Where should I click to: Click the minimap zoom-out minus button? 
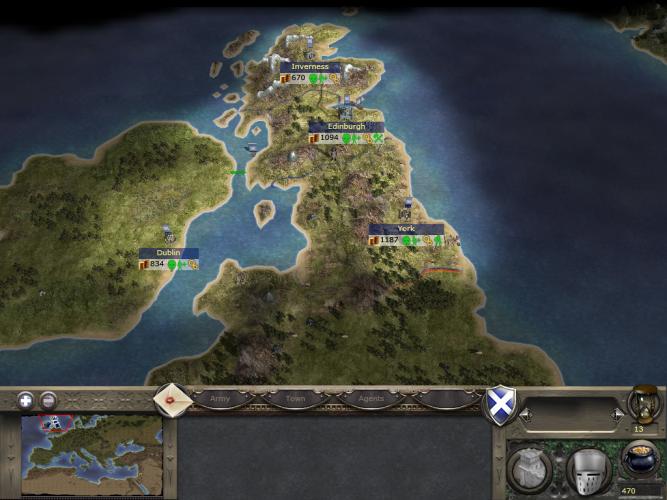pyautogui.click(x=48, y=401)
